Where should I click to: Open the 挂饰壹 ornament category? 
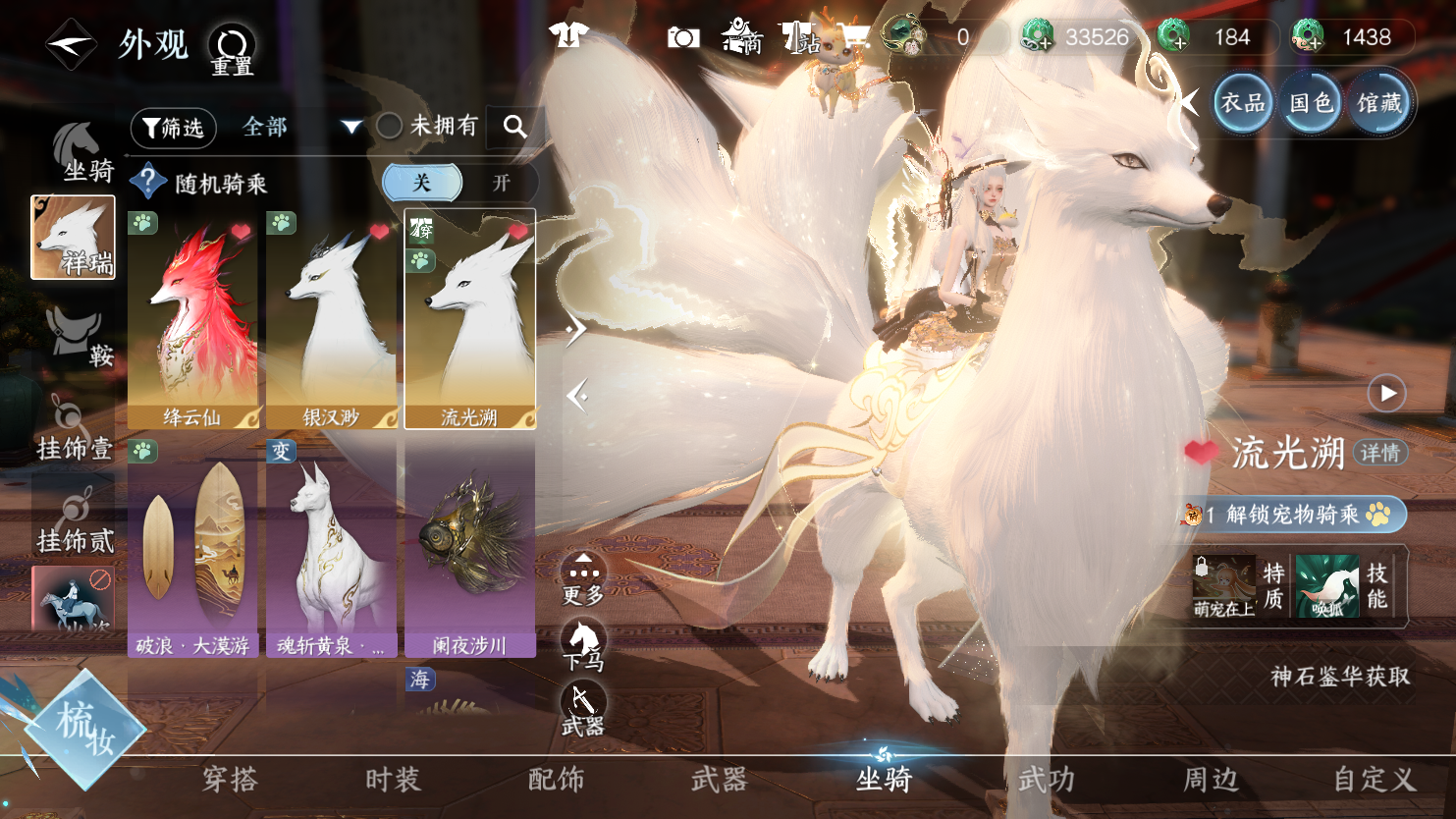click(74, 428)
